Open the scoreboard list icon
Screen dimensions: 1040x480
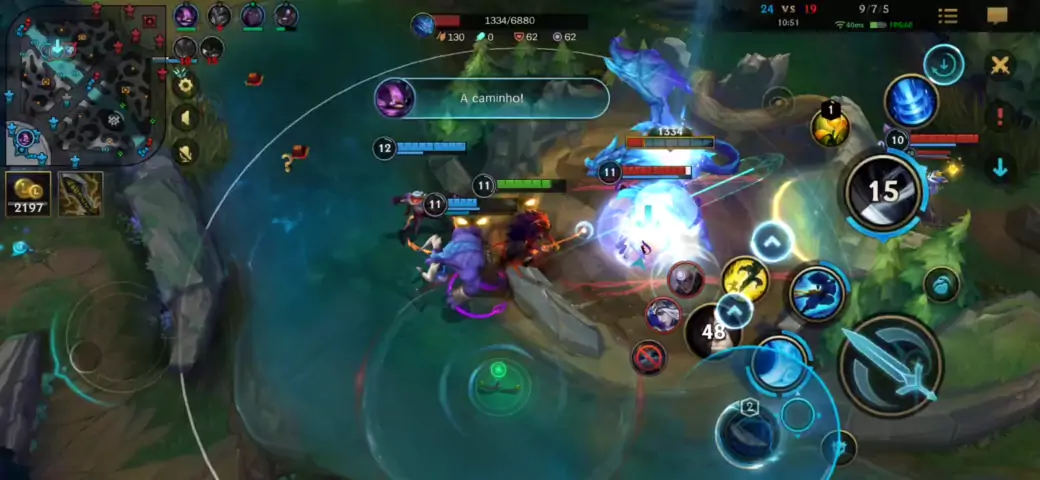point(948,16)
